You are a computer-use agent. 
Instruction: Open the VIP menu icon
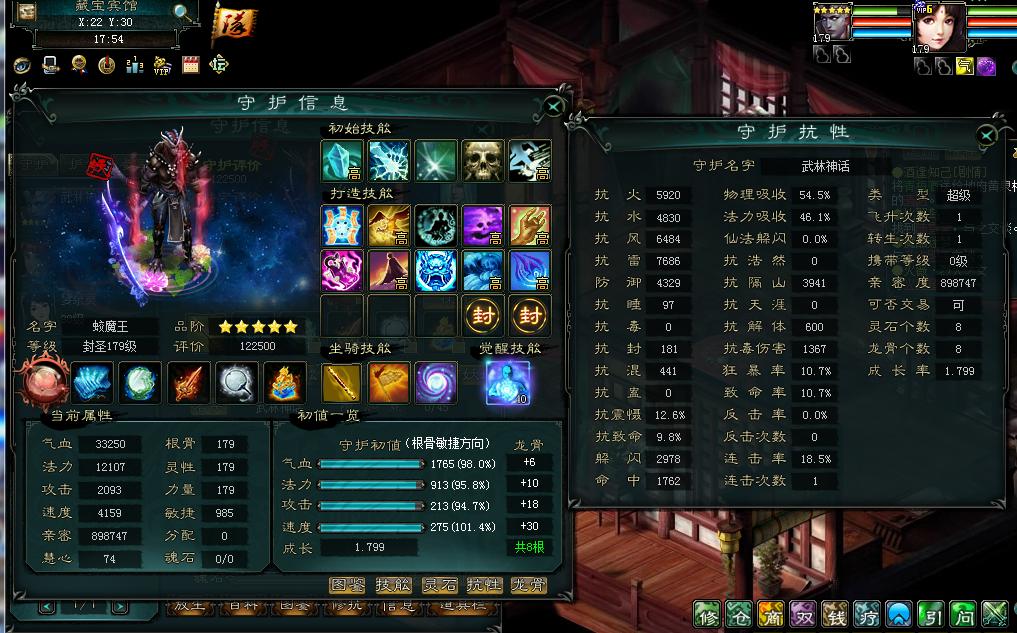[x=161, y=66]
